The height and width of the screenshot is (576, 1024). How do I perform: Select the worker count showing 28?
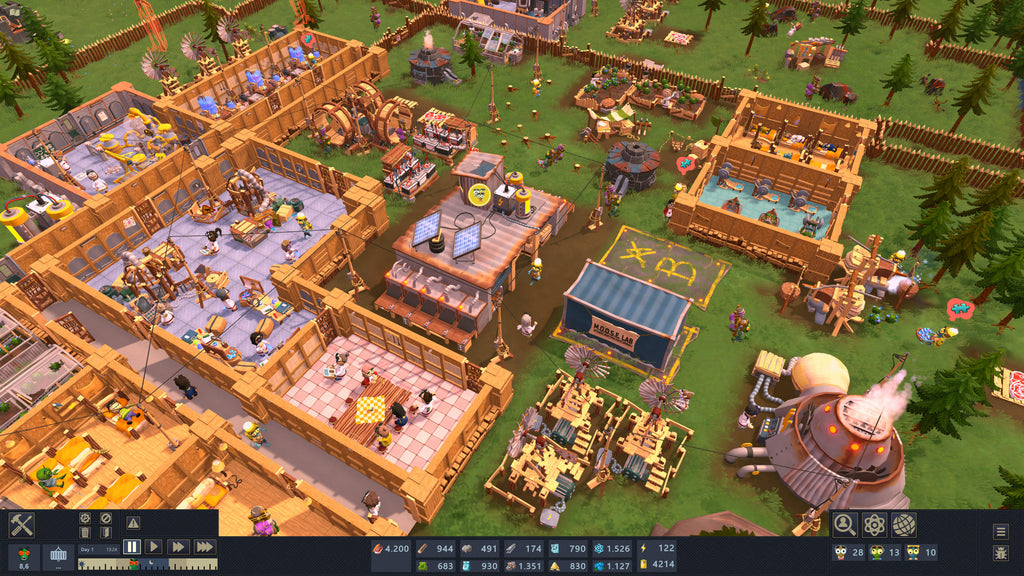(849, 552)
